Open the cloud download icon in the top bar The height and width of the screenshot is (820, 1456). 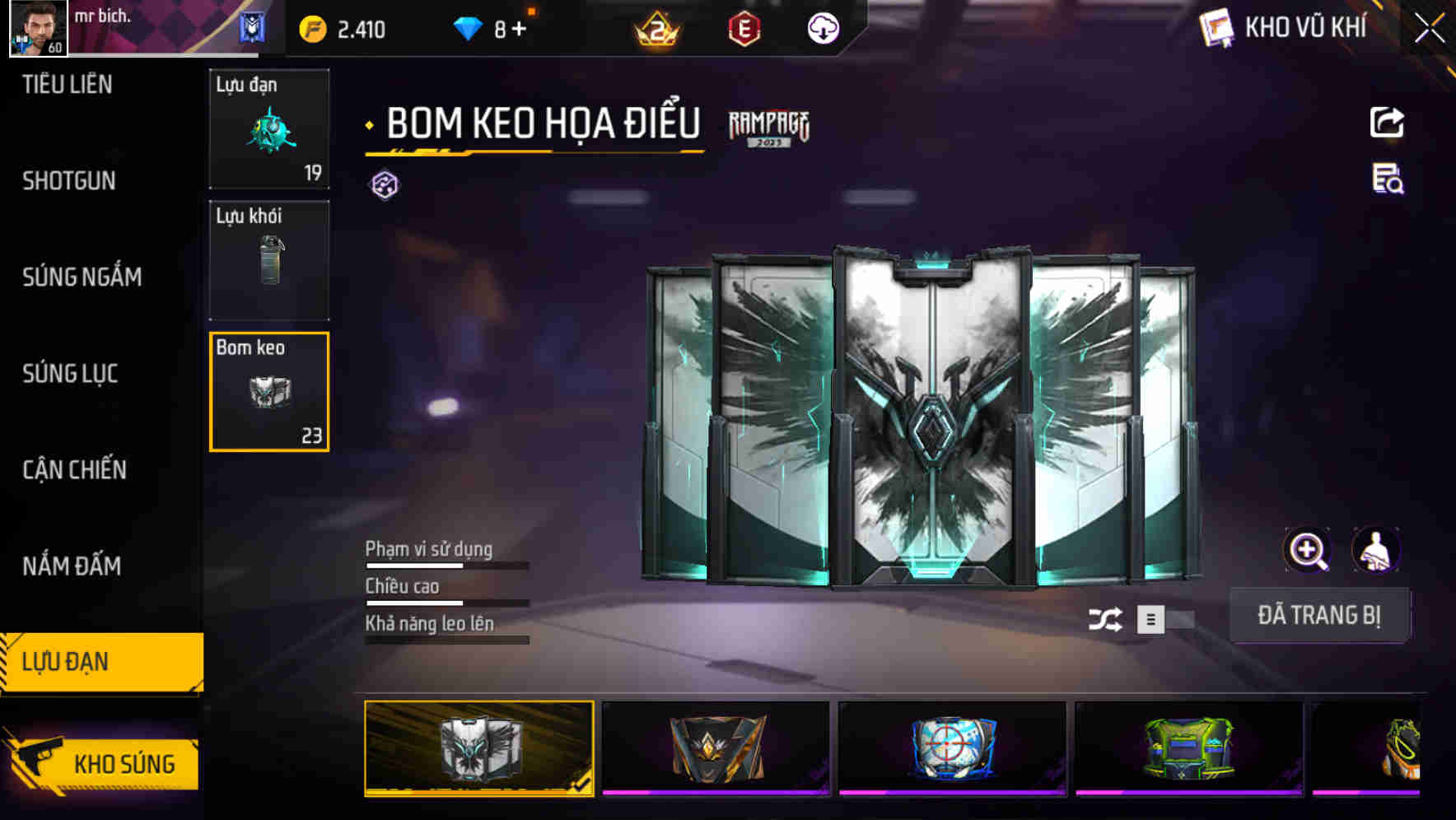822,28
